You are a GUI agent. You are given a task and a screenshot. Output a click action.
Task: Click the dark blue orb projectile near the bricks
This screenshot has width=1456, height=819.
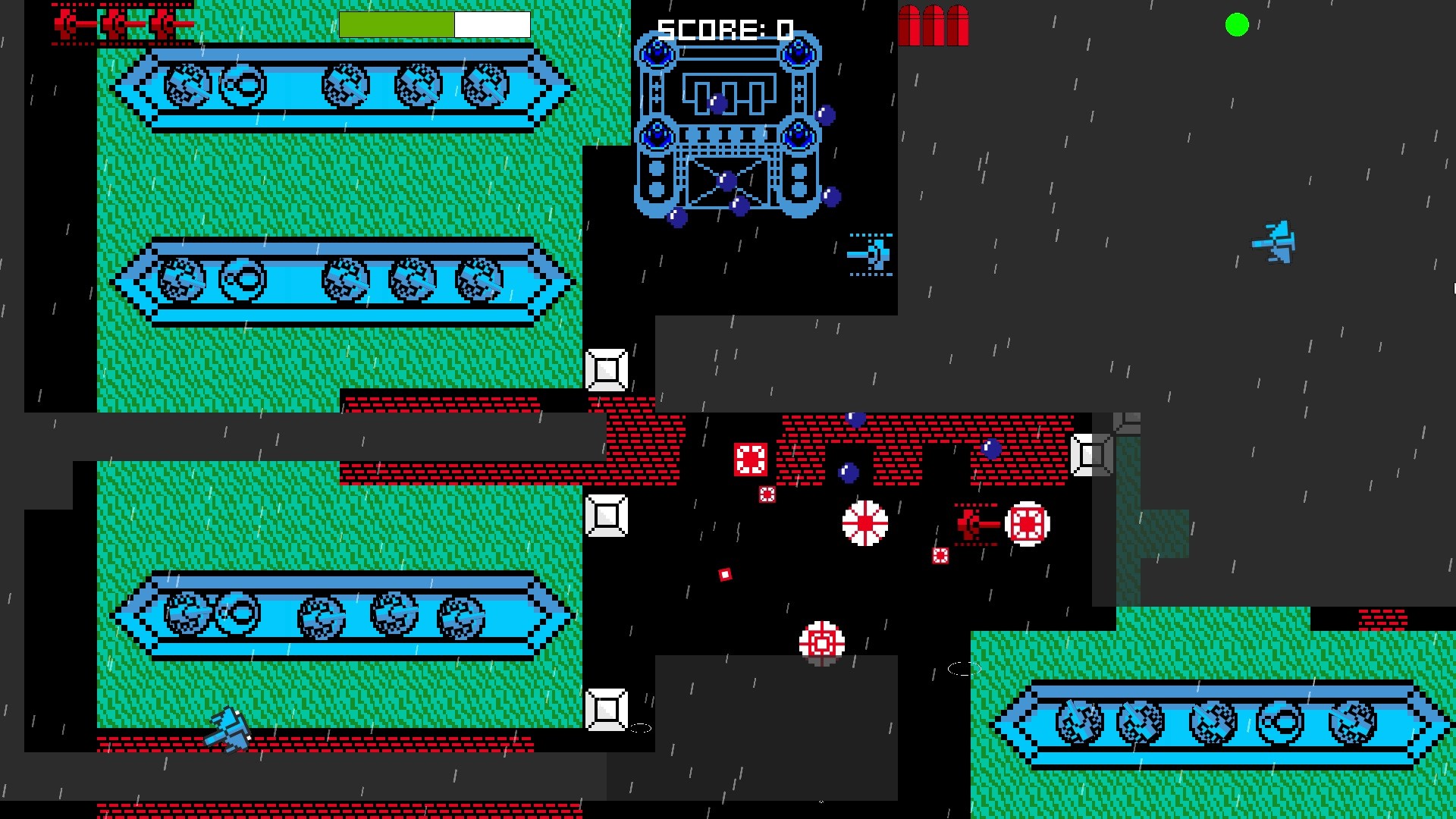tap(857, 418)
